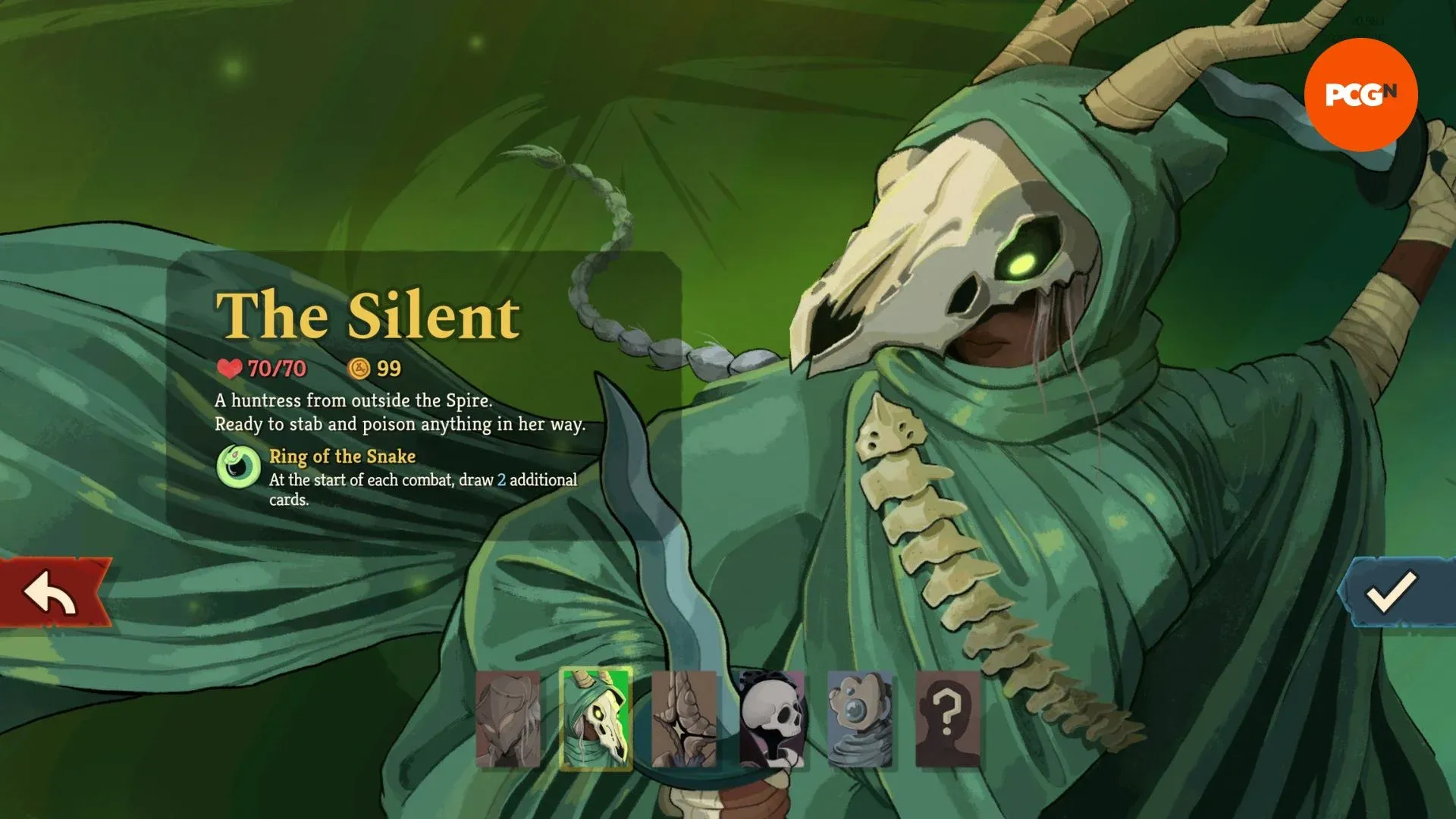Select the Ironclad helmet portrait
Viewport: 1456px width, 819px height.
pyautogui.click(x=508, y=719)
